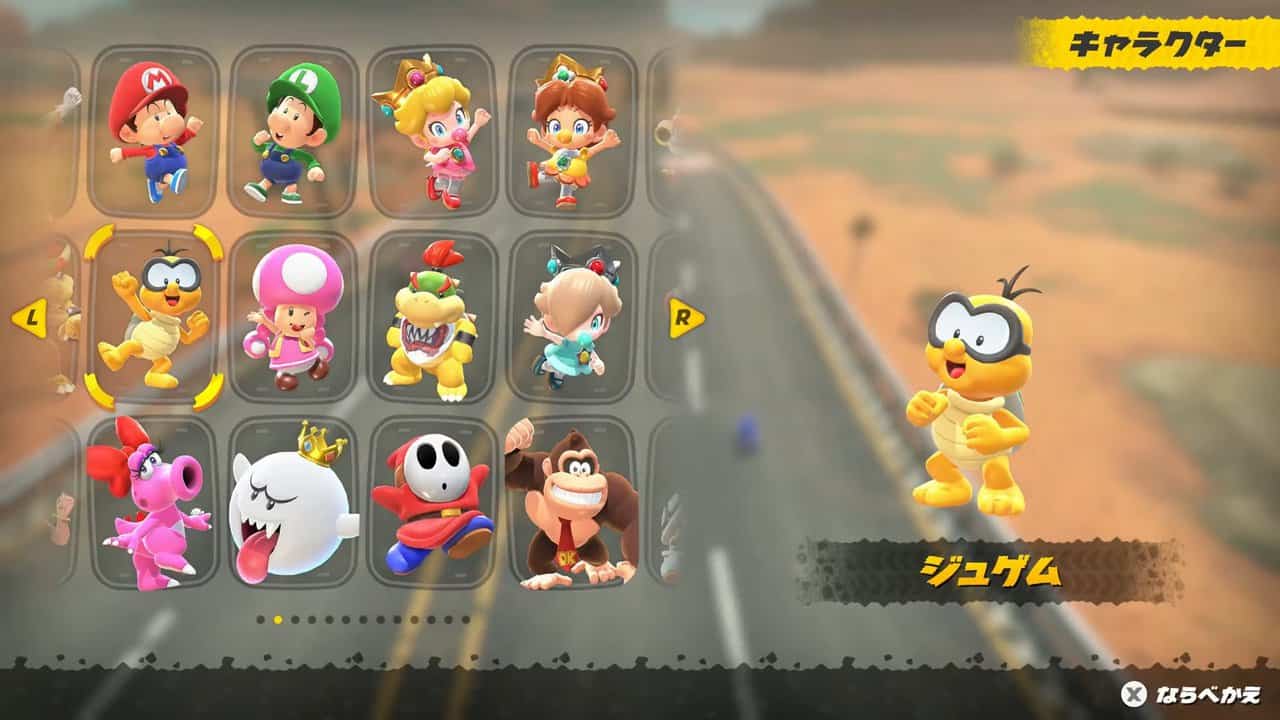This screenshot has height=720, width=1280.
Task: Select the pink Toadette tile
Action: tap(293, 317)
